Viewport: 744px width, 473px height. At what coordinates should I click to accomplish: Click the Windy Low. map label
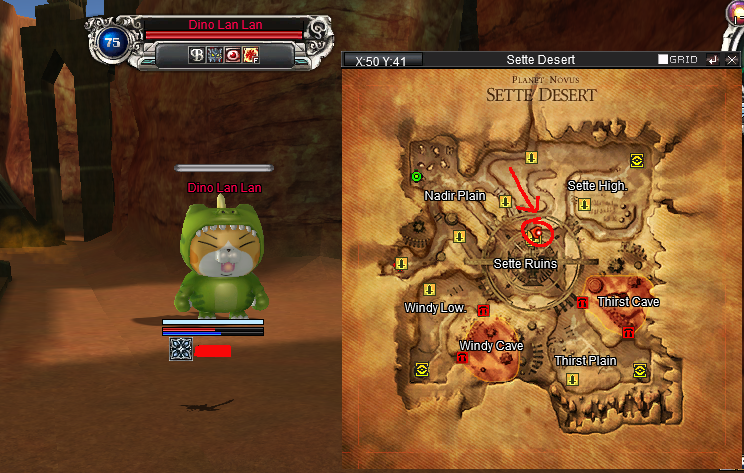[x=435, y=307]
